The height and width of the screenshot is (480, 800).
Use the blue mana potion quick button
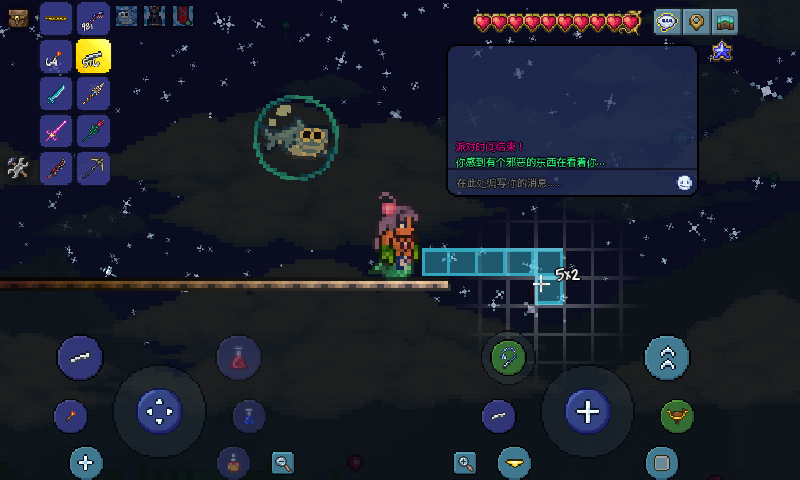pyautogui.click(x=248, y=415)
